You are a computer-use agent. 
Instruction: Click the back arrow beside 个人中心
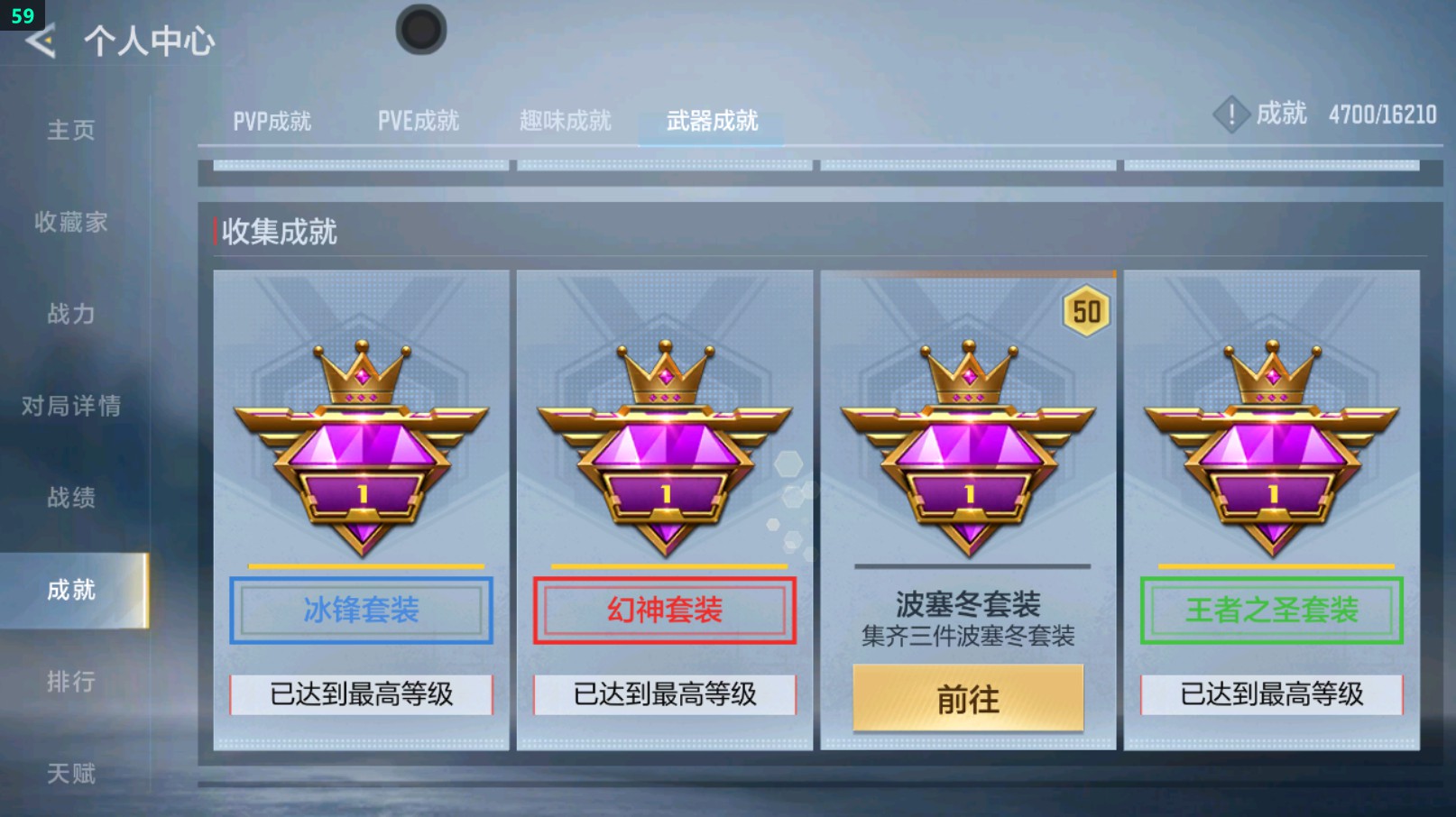click(x=41, y=40)
